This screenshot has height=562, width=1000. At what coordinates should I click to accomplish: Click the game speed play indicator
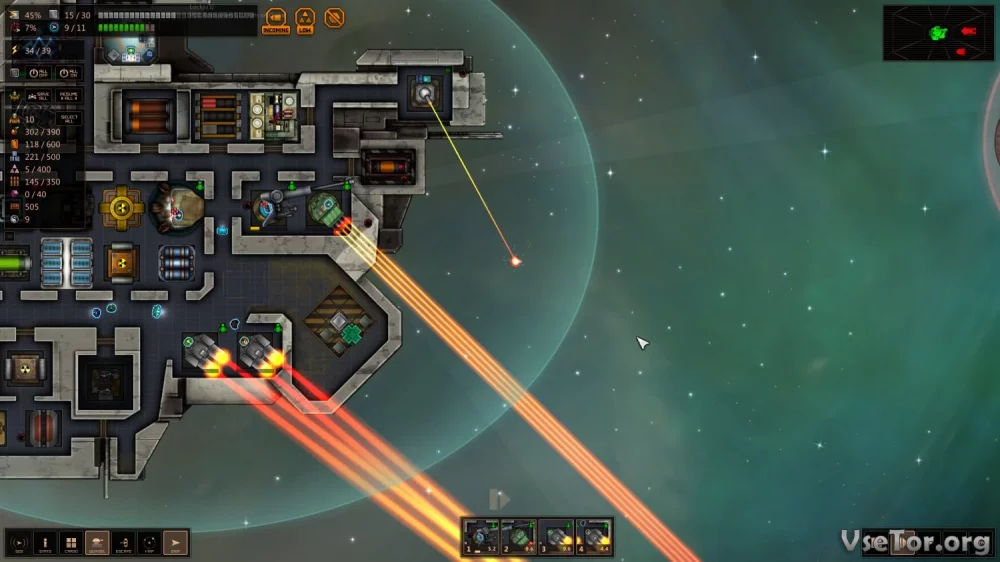click(x=499, y=498)
